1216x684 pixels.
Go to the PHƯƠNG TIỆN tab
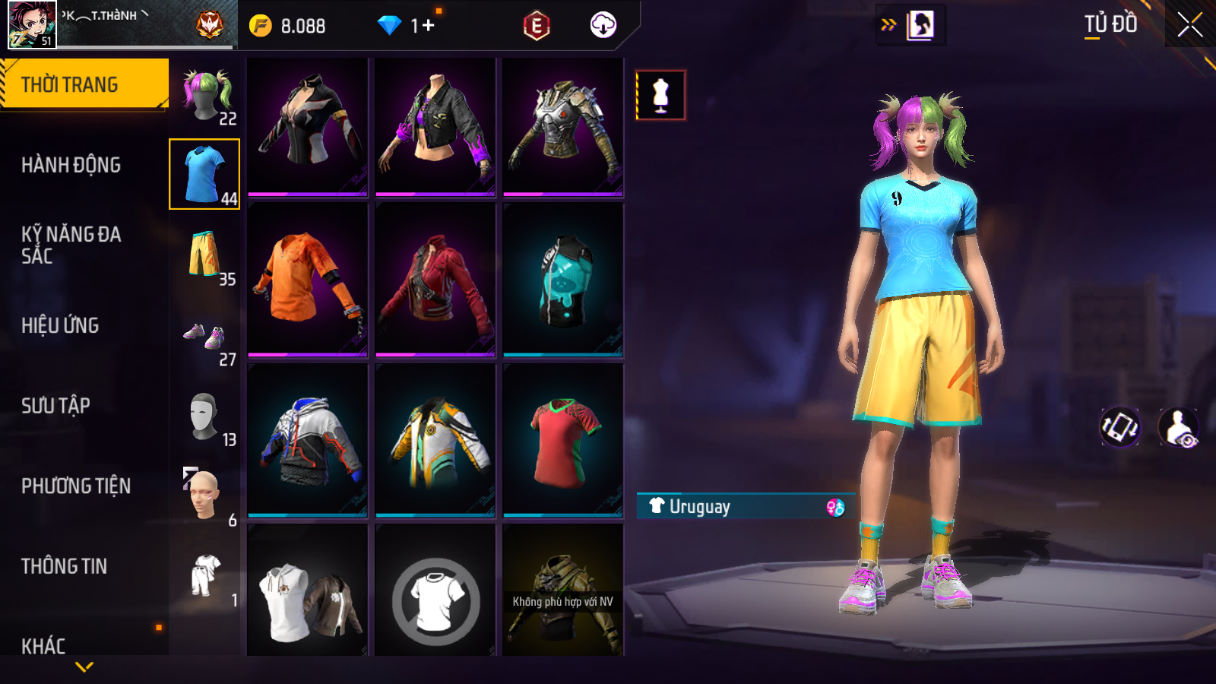coord(76,486)
